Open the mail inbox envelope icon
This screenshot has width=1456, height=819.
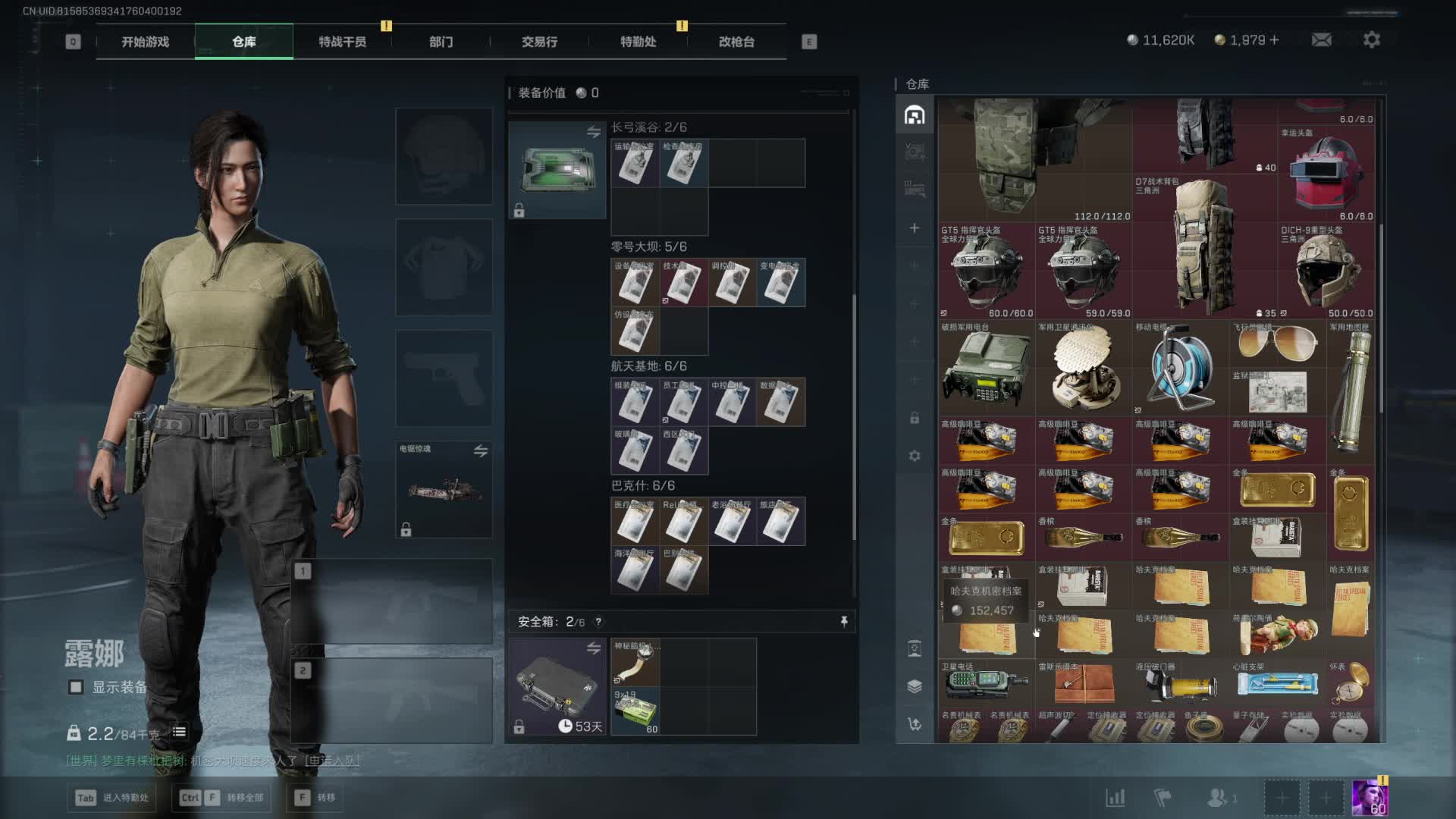[x=1321, y=39]
